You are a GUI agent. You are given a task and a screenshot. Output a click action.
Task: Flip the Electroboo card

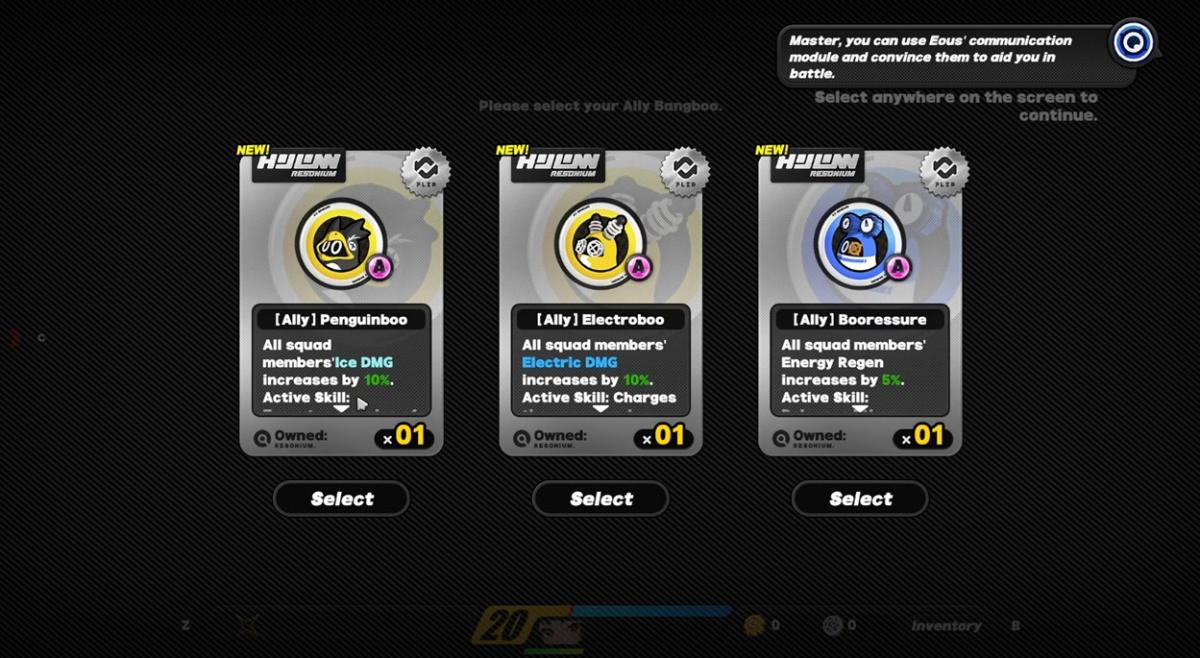coord(685,171)
